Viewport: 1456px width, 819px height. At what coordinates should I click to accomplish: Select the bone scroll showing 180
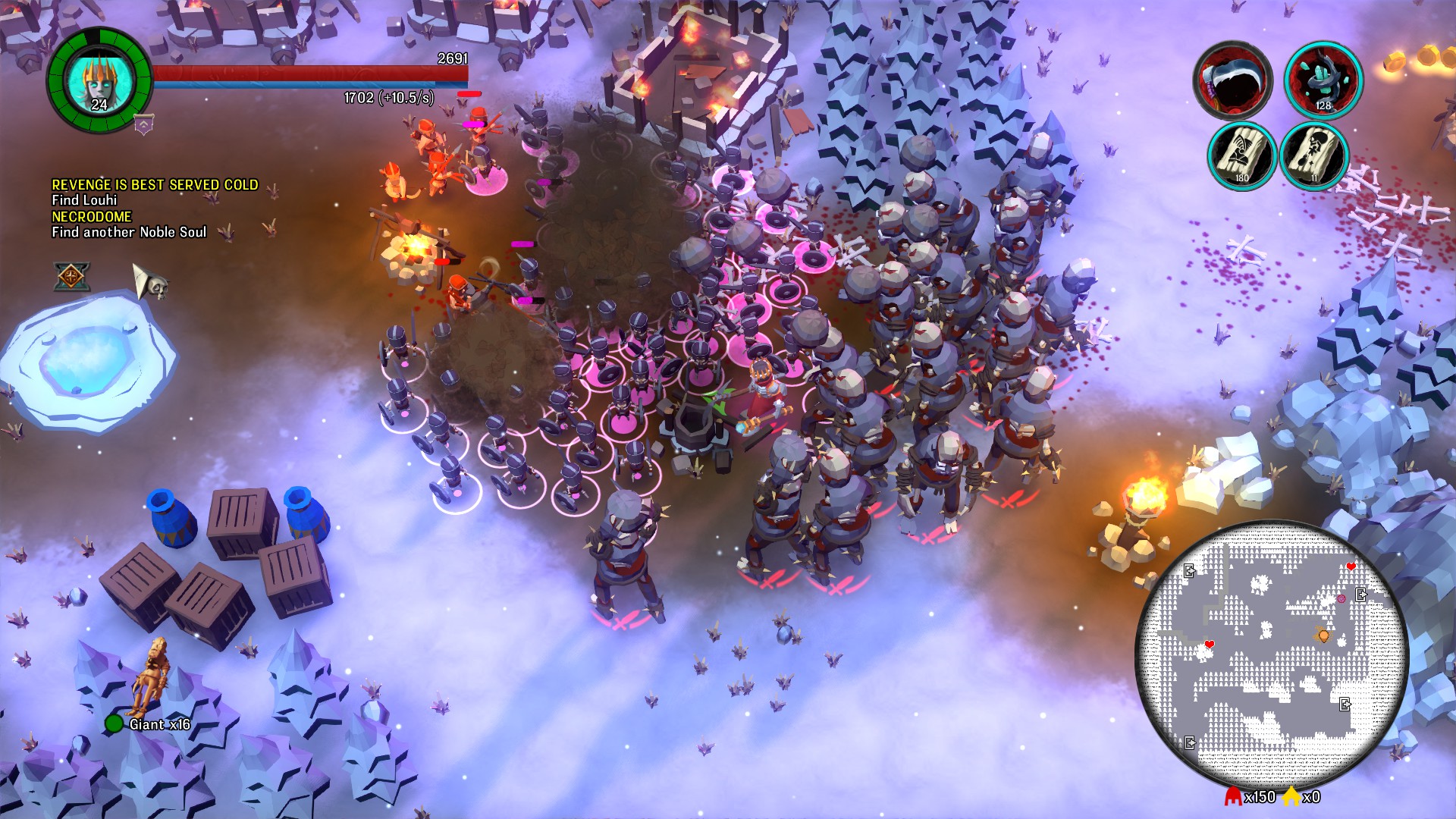1241,155
